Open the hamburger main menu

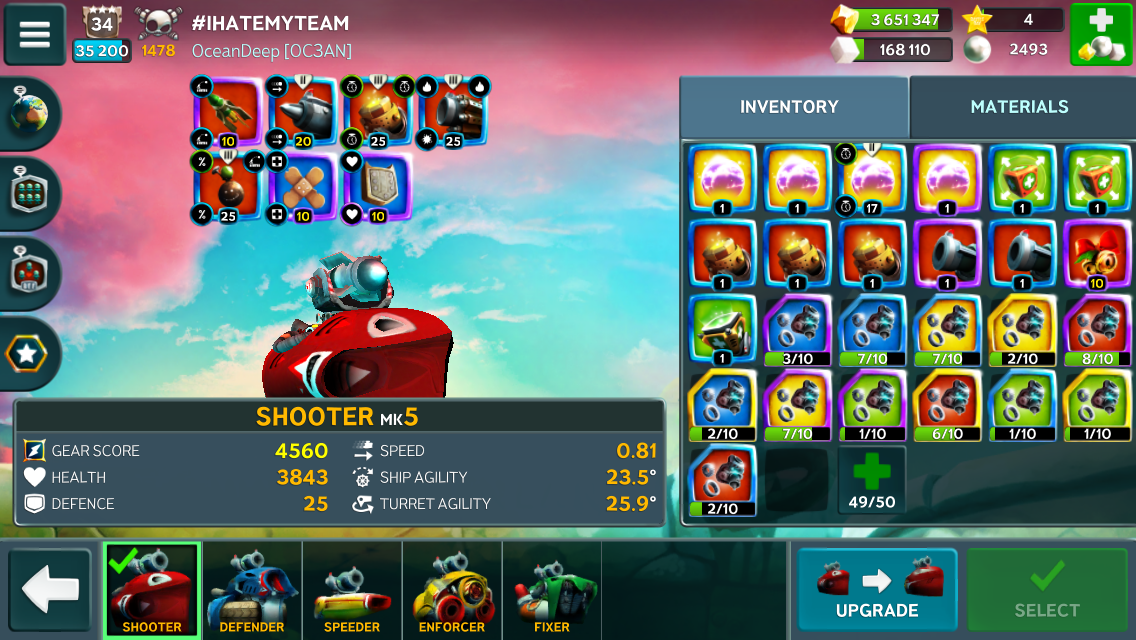coord(35,34)
